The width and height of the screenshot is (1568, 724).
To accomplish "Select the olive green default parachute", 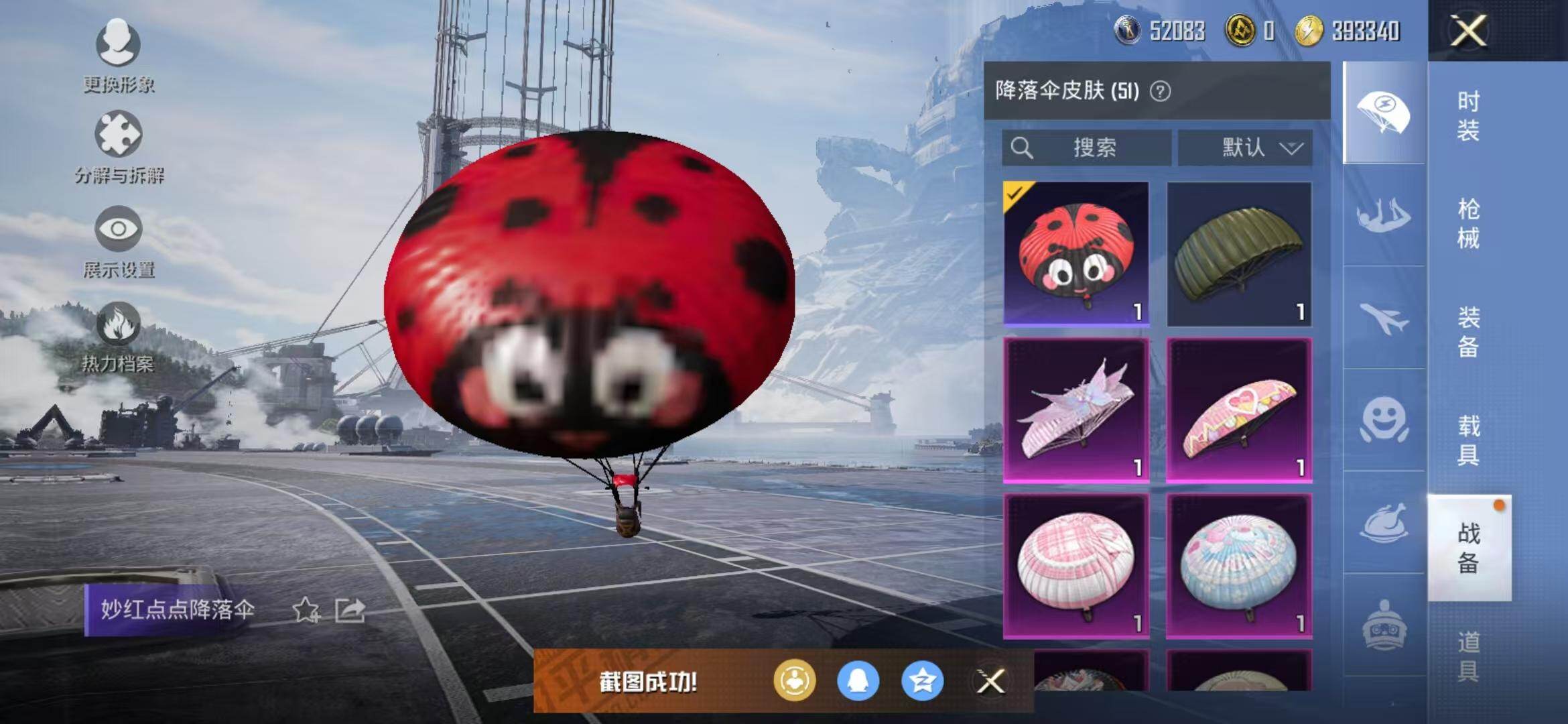I will coord(1239,253).
